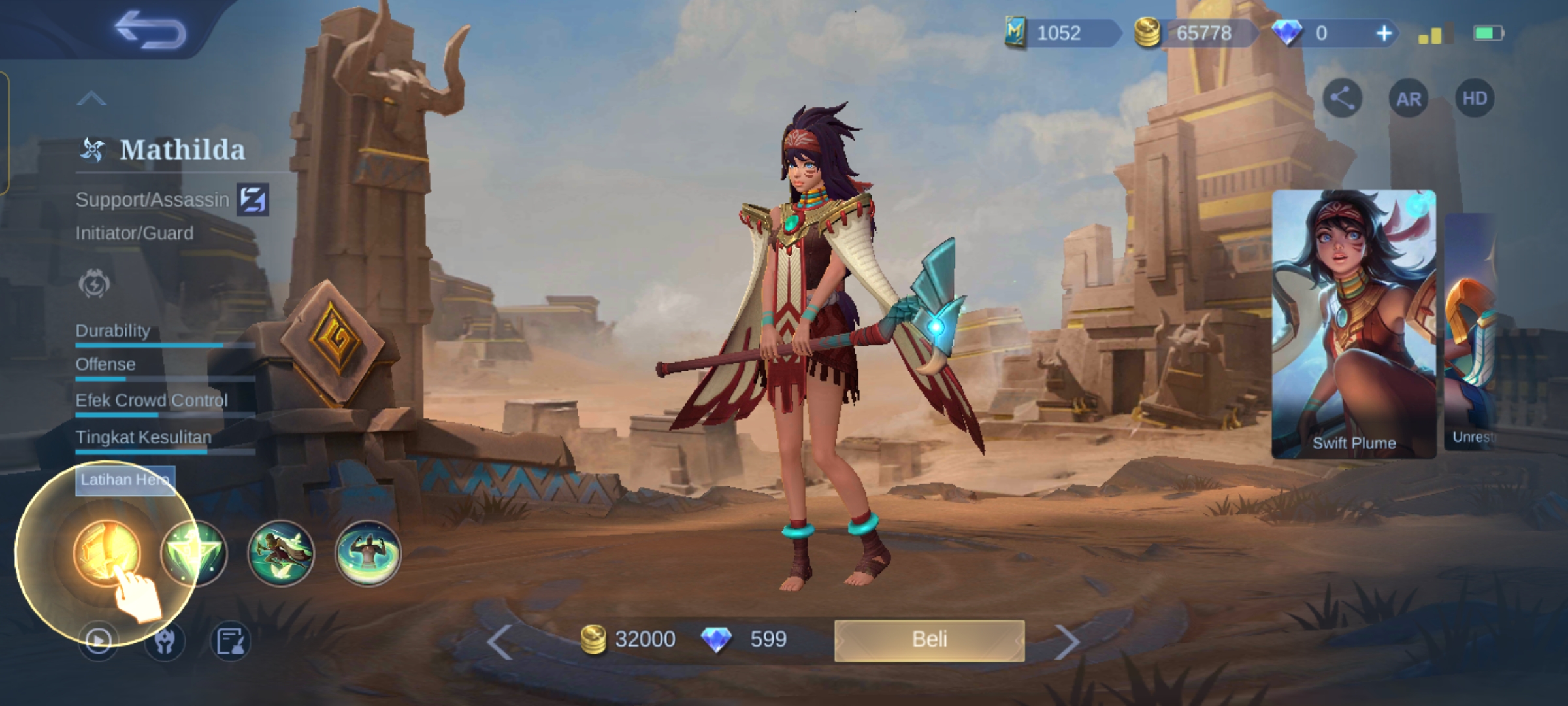Screen dimensions: 1568x706
Task: Select the flexing figure ultimate skill icon
Action: [x=368, y=553]
